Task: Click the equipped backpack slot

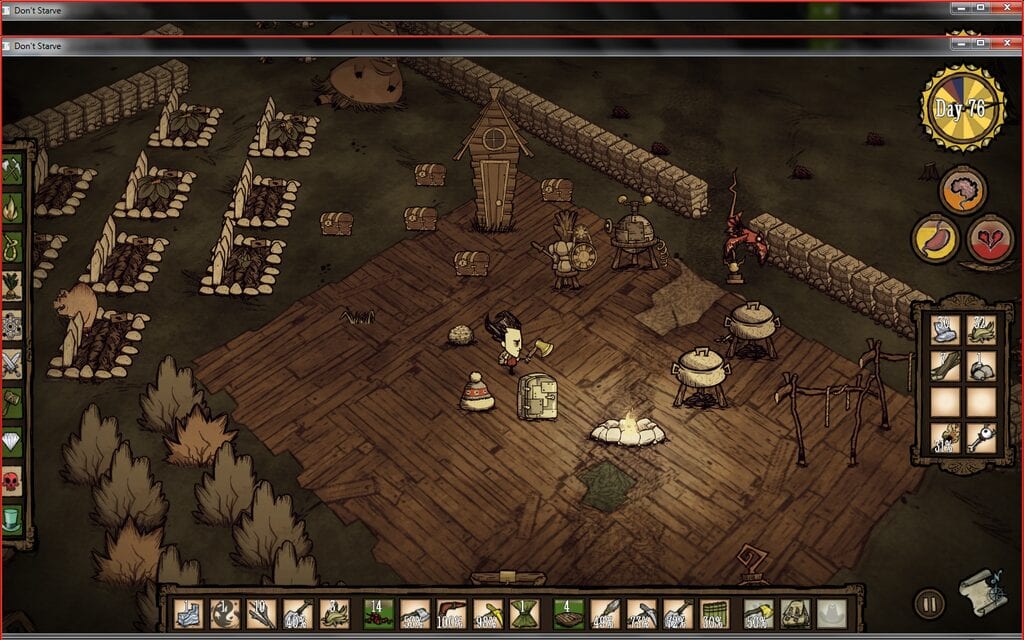Action: [x=794, y=613]
